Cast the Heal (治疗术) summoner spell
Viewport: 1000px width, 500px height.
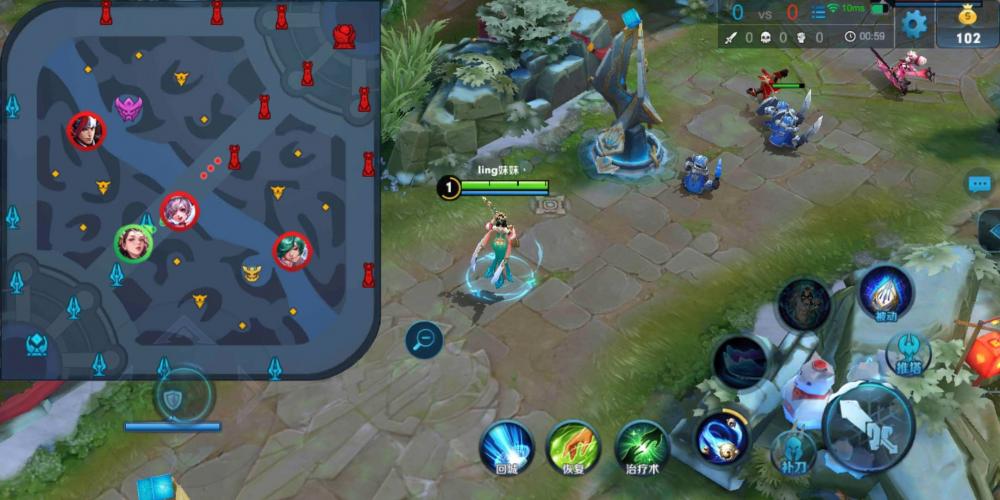click(x=641, y=446)
